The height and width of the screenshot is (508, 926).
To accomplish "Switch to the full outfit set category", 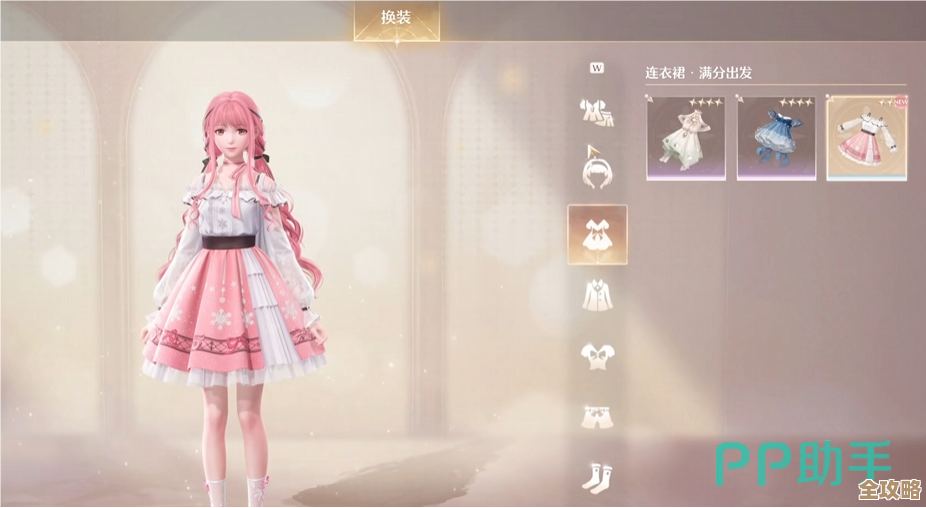I will (597, 111).
